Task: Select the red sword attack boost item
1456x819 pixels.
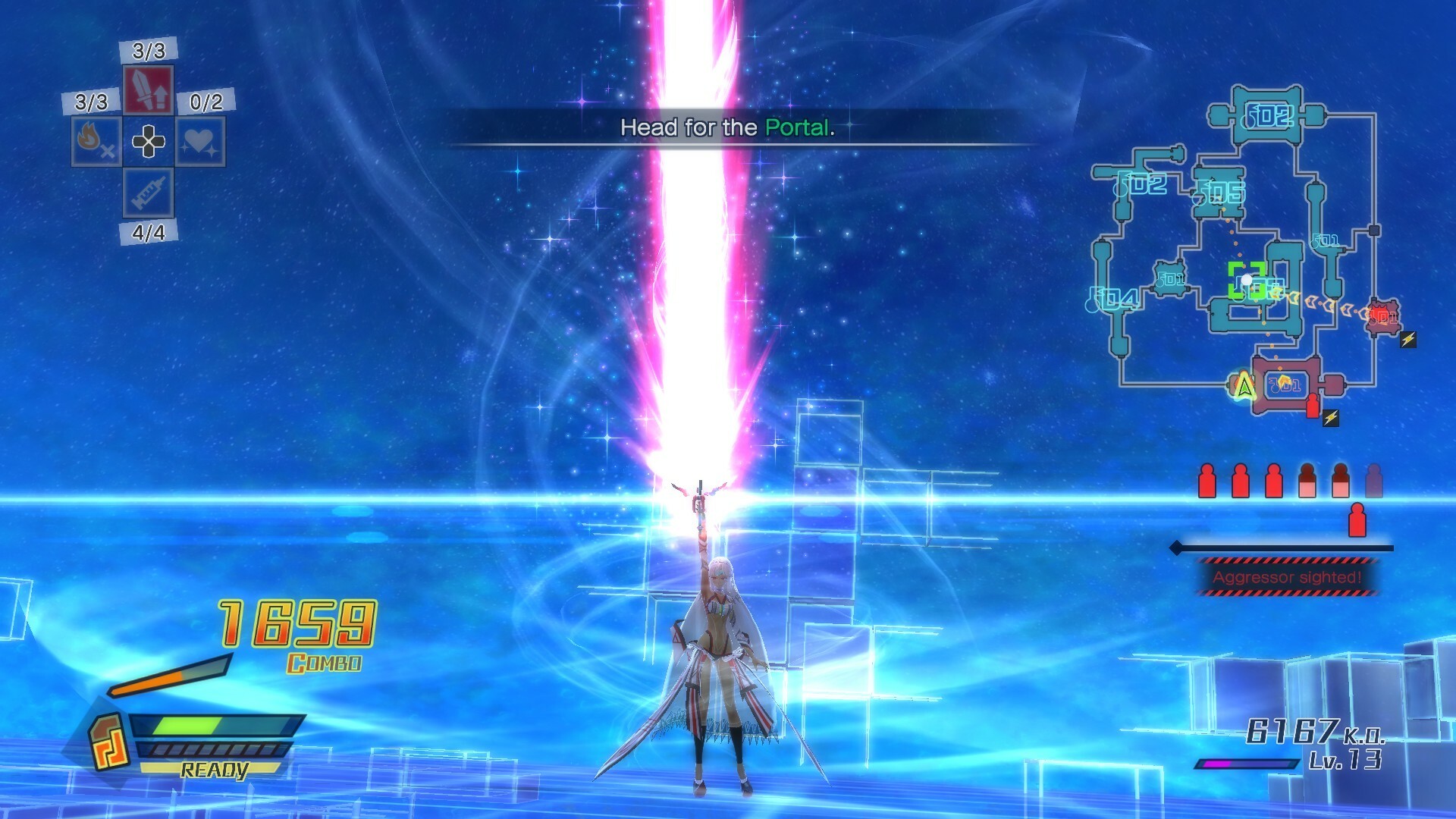Action: click(147, 89)
